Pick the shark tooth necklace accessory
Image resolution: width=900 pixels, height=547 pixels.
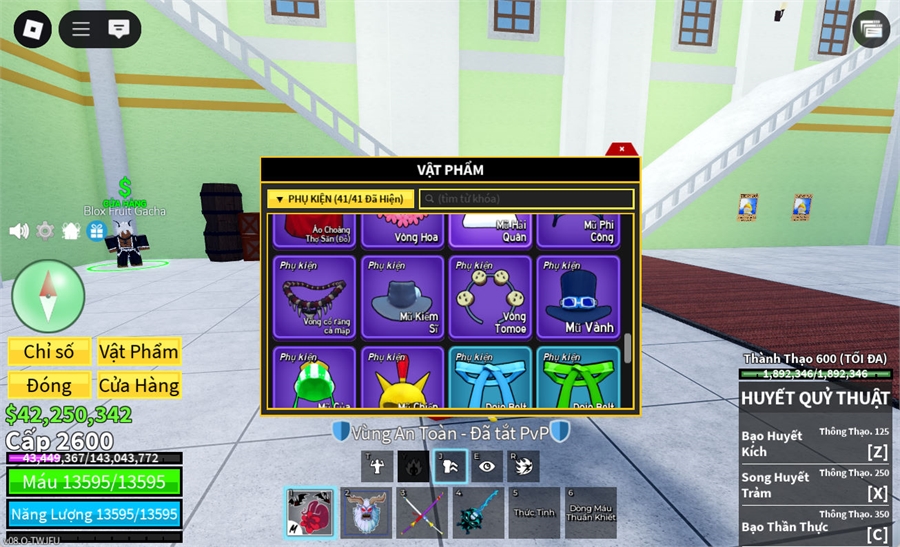[315, 297]
